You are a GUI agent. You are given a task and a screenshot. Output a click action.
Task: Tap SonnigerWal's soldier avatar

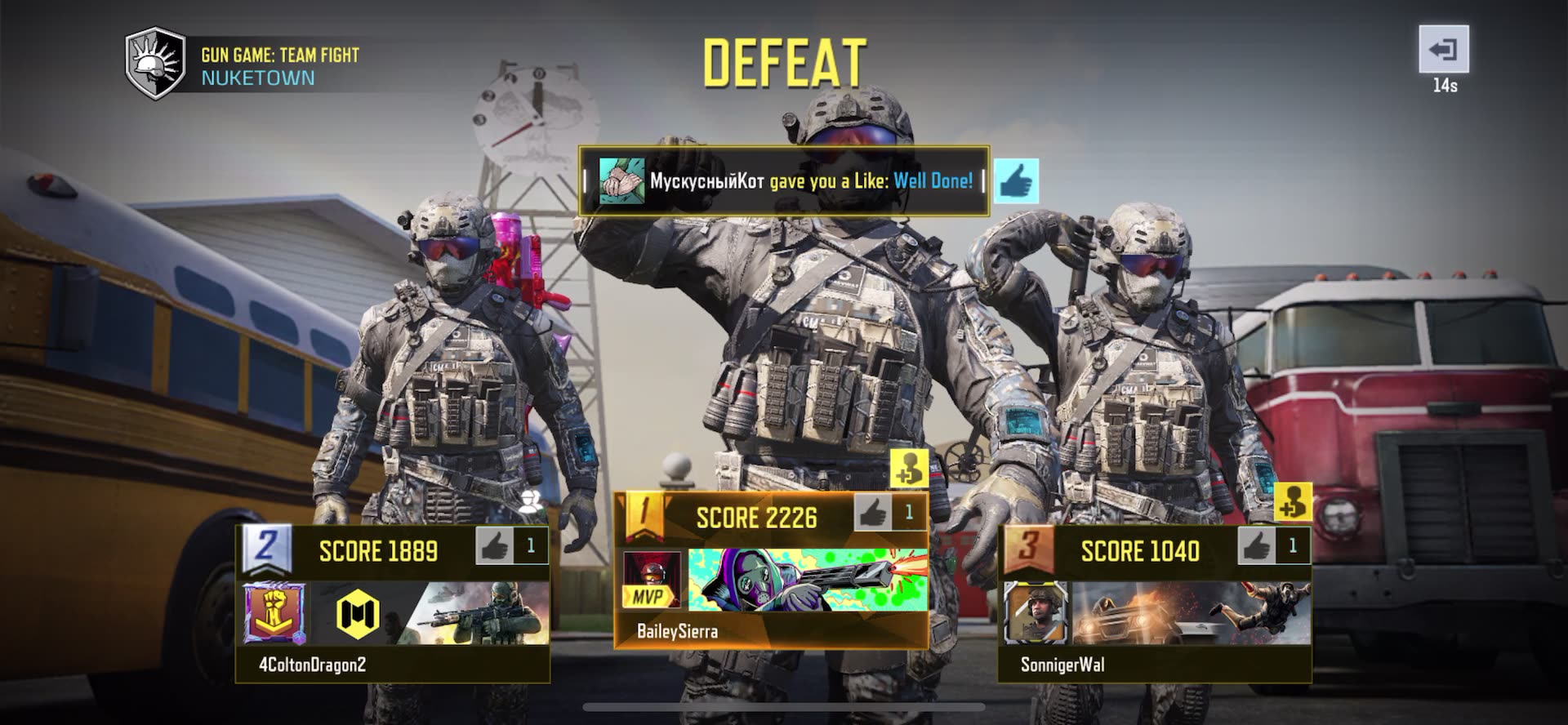1036,612
